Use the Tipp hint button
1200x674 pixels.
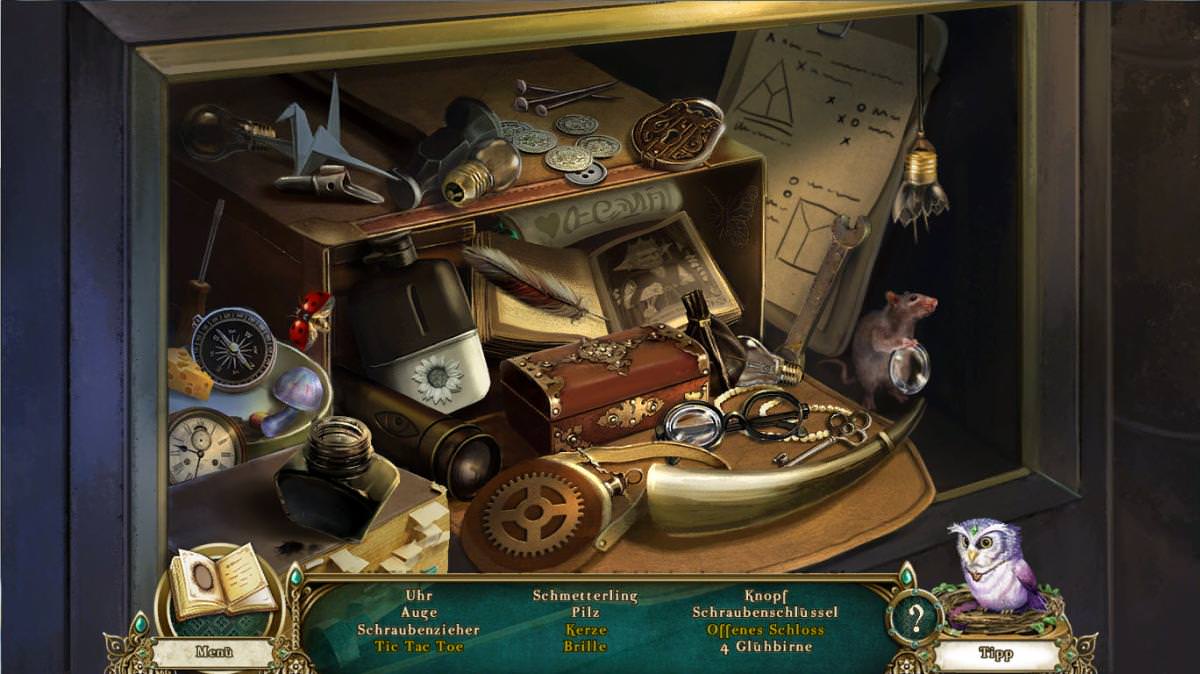(995, 654)
